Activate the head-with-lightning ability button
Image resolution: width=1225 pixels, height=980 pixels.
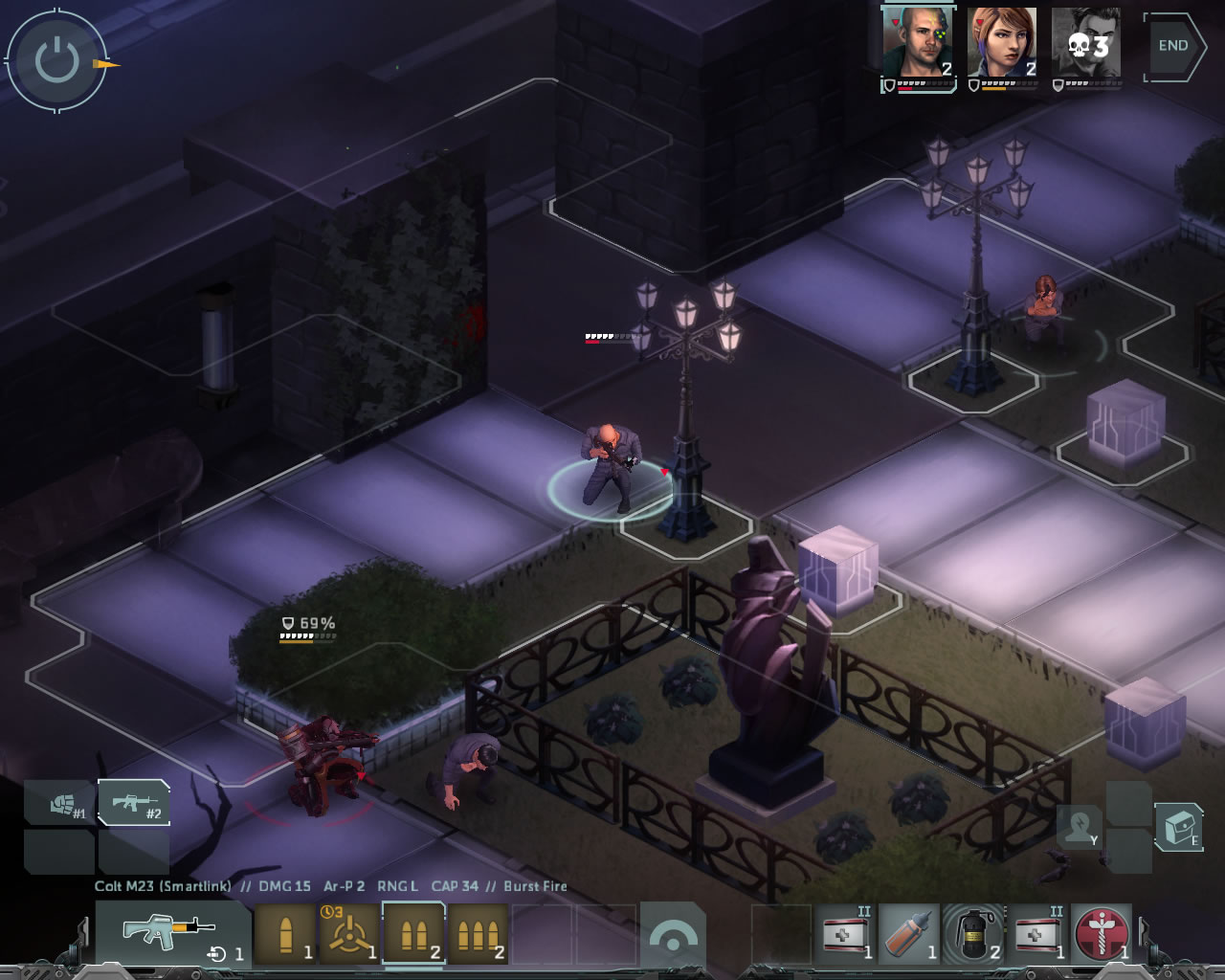pyautogui.click(x=1080, y=827)
